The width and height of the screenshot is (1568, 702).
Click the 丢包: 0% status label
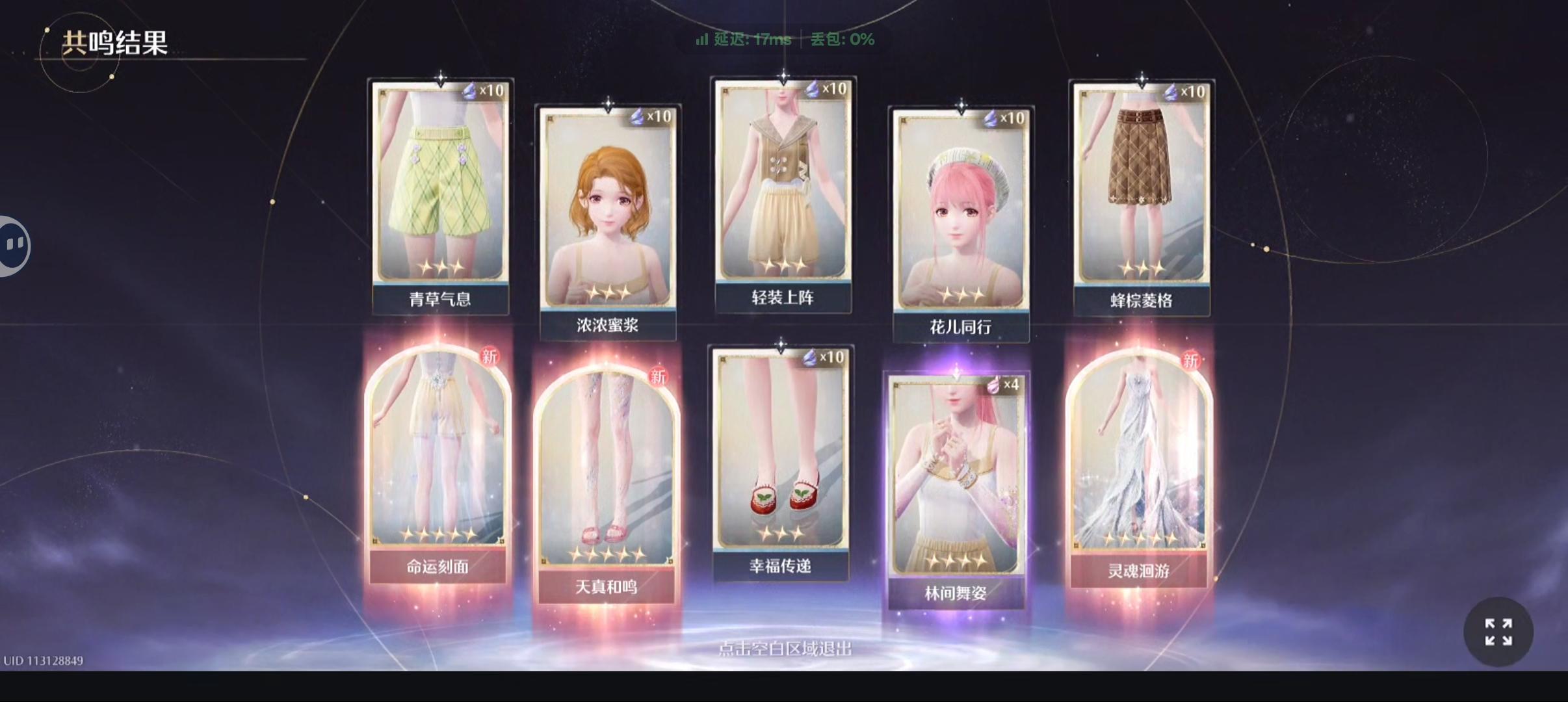(841, 40)
